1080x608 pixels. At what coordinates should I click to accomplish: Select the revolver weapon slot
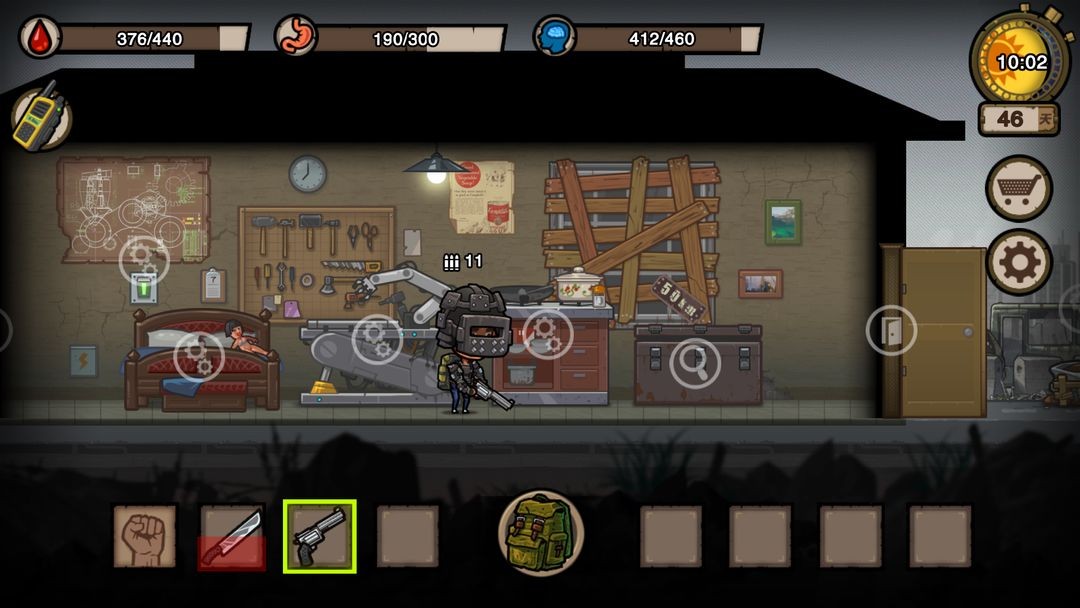point(319,536)
